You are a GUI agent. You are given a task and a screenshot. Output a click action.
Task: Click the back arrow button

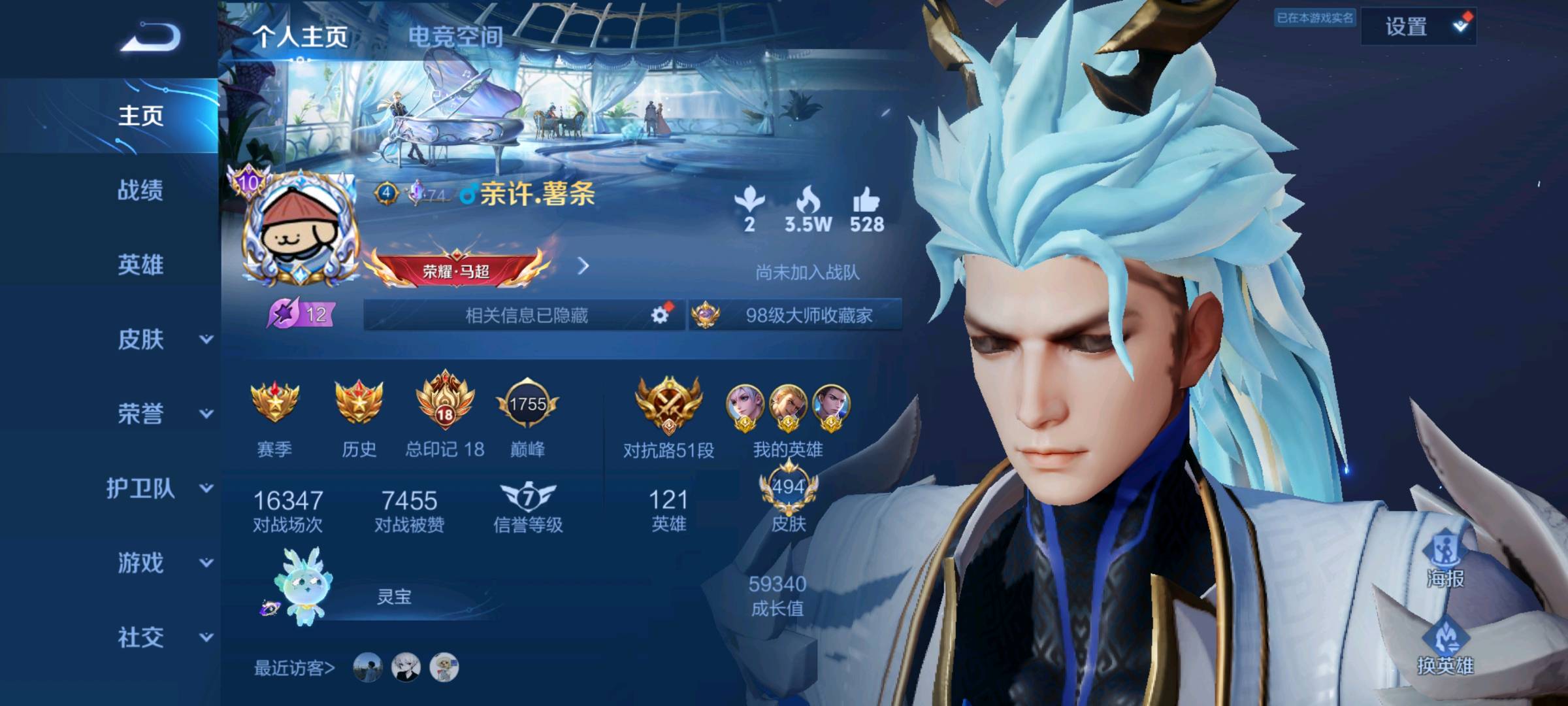click(x=151, y=37)
